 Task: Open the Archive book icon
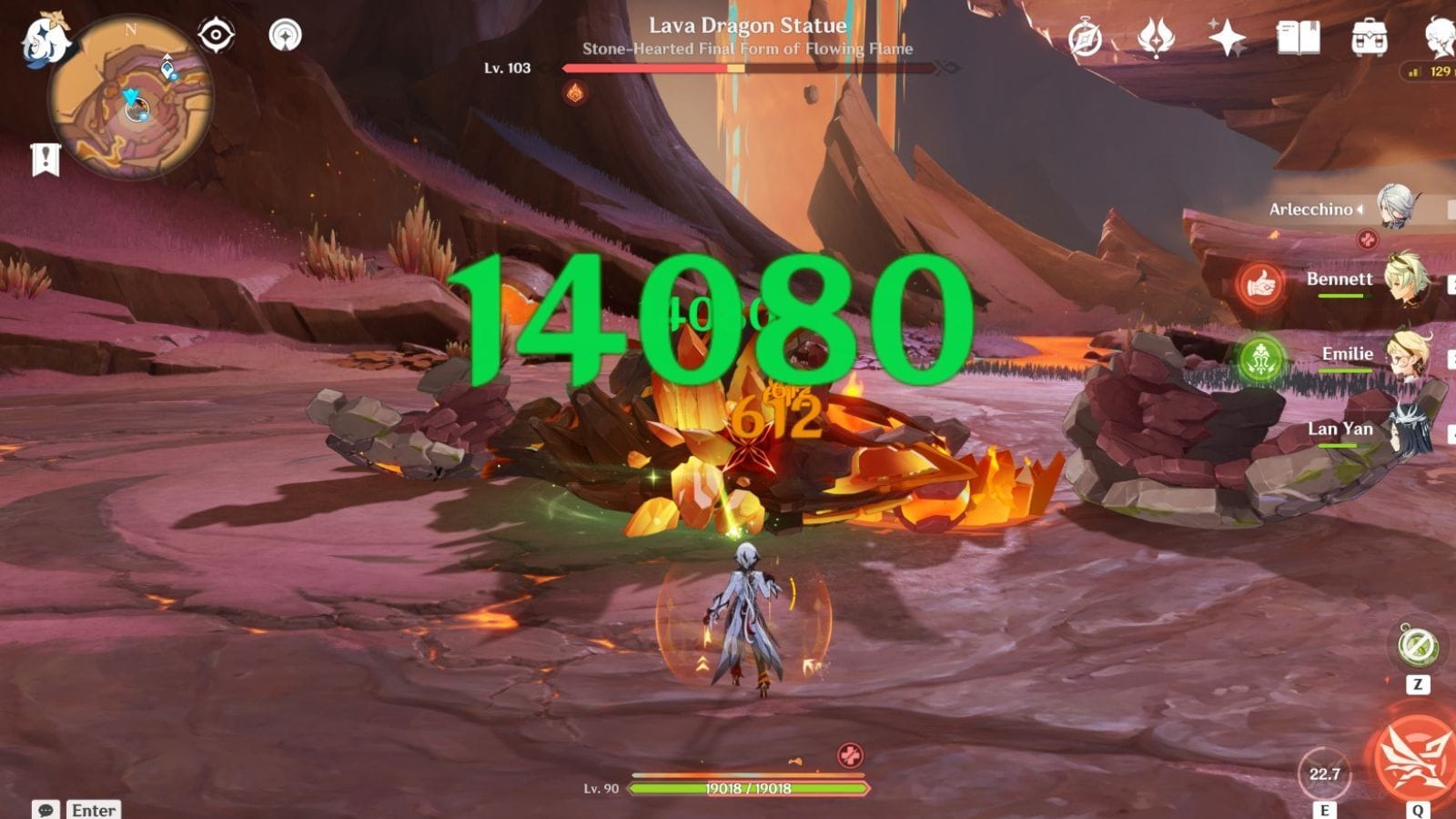(1297, 36)
